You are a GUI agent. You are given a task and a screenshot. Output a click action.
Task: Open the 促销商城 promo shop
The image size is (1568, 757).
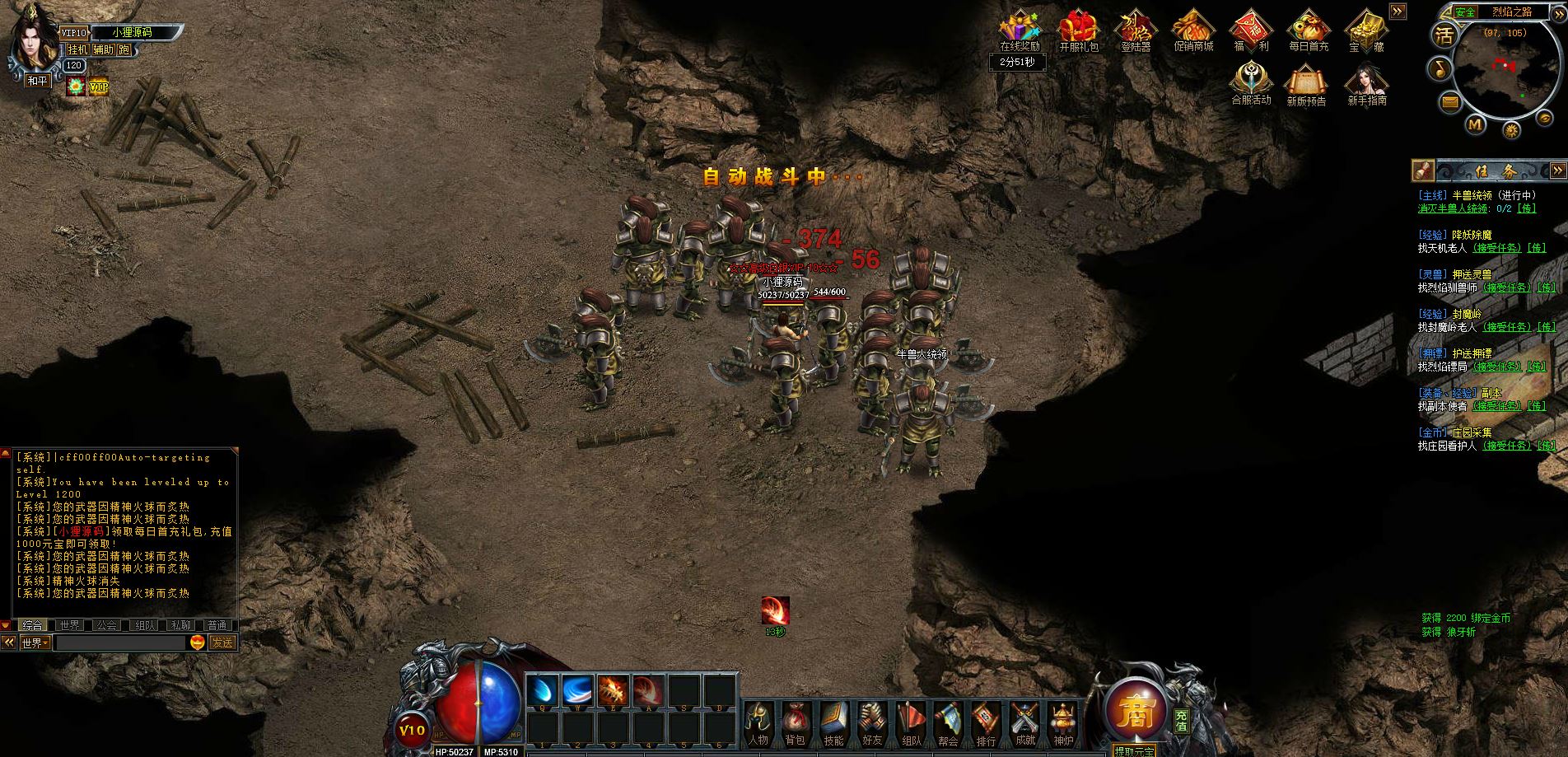[x=1193, y=31]
